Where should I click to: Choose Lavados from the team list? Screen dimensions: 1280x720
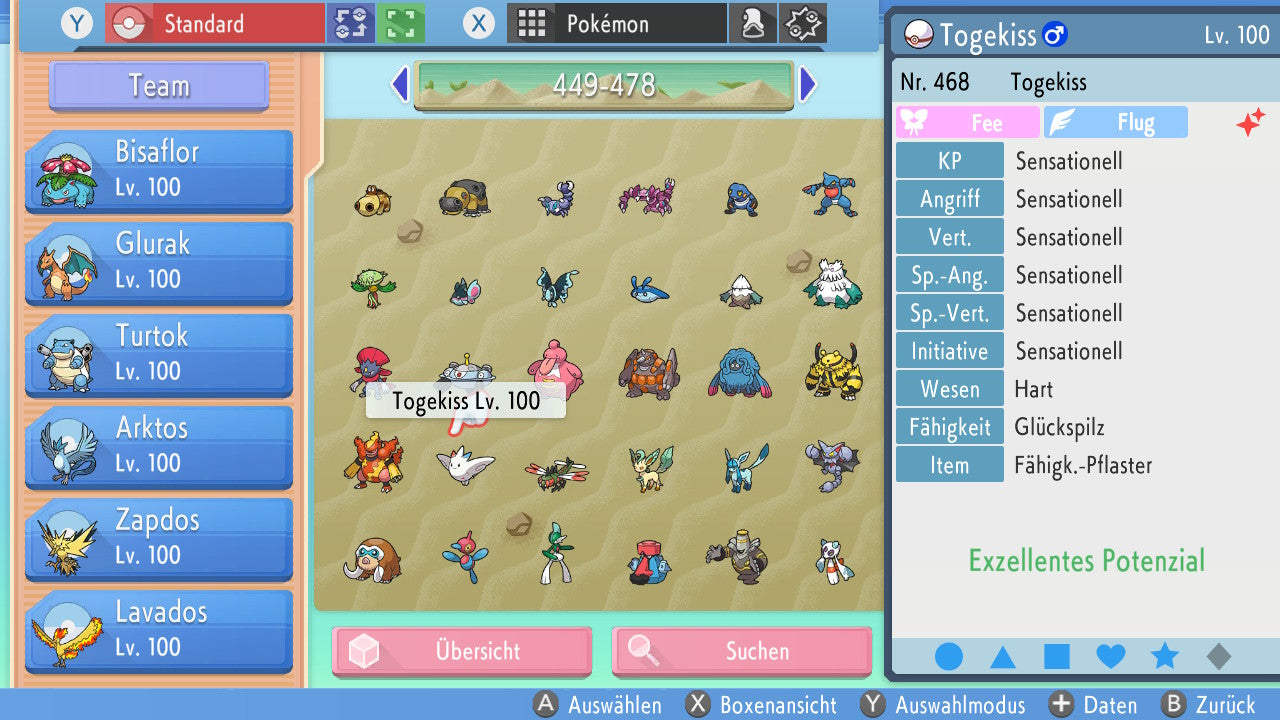[x=159, y=630]
